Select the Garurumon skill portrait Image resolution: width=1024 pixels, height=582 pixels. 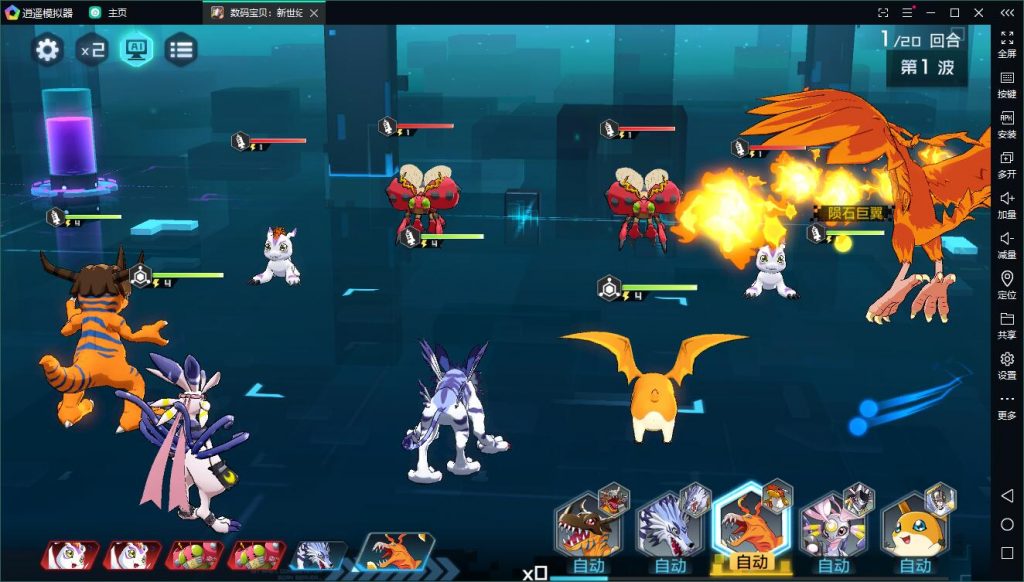(x=670, y=527)
